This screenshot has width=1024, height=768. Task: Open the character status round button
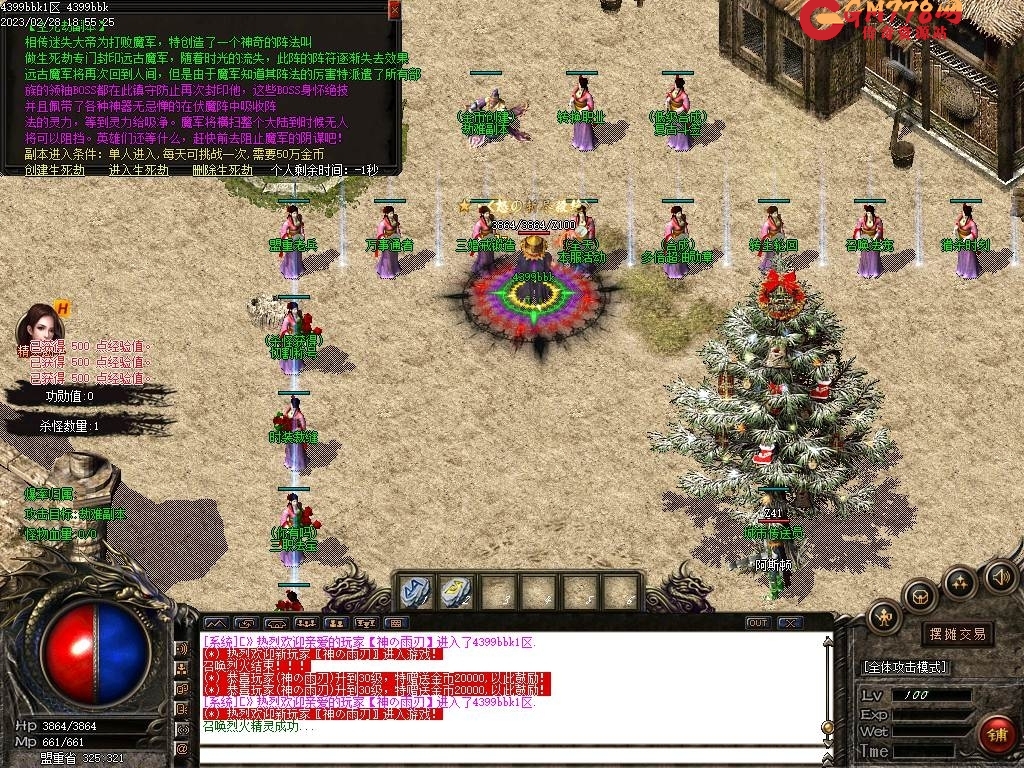(884, 617)
